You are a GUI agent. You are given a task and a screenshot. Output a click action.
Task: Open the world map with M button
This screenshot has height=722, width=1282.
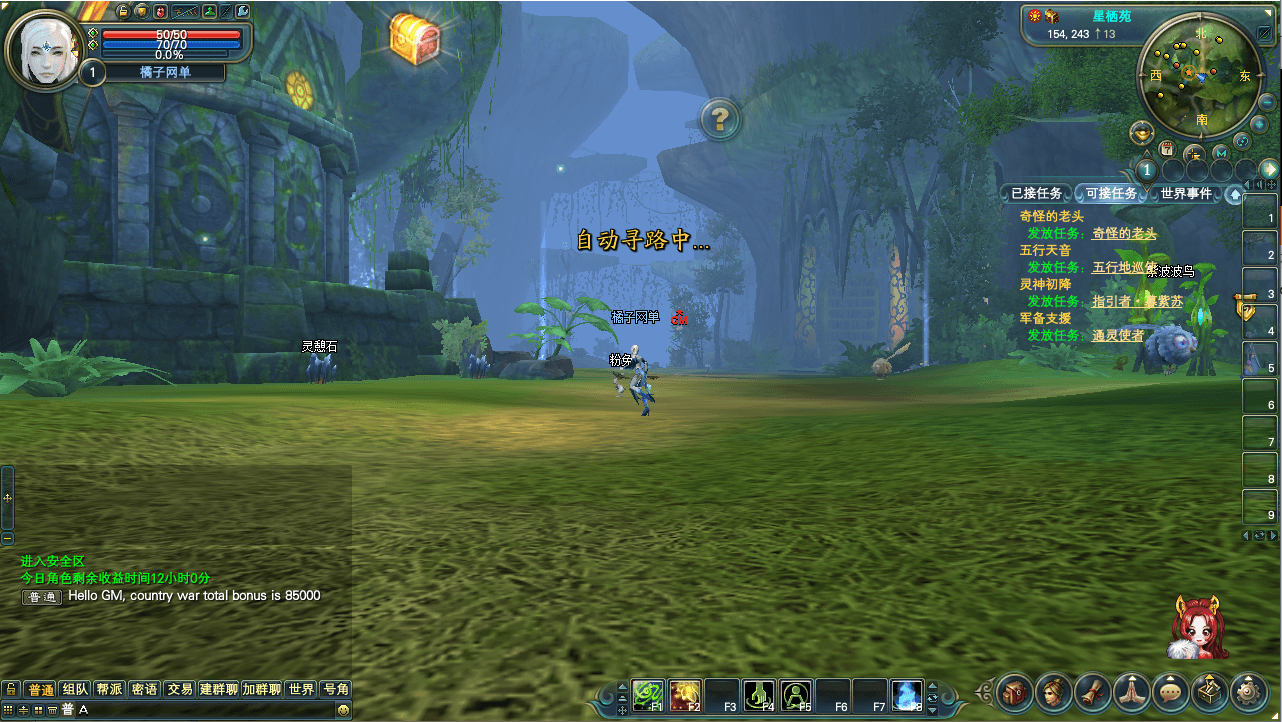[x=1220, y=153]
